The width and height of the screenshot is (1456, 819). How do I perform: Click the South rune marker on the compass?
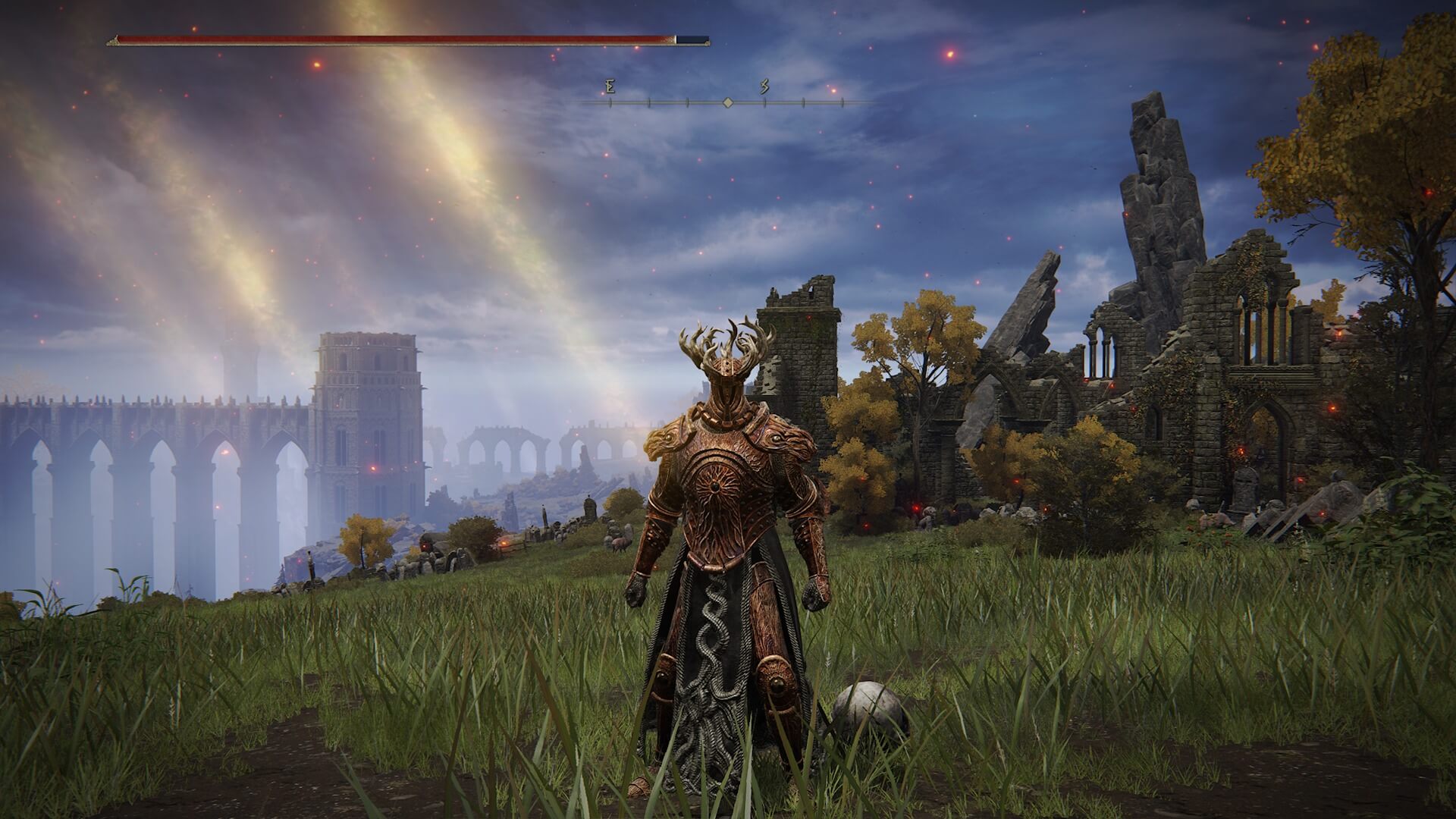[x=764, y=85]
